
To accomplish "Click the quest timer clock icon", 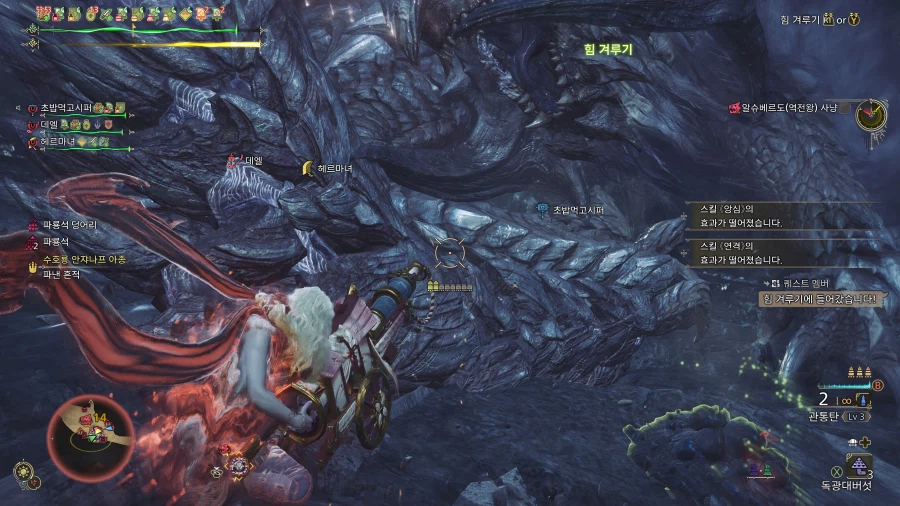I will (871, 113).
